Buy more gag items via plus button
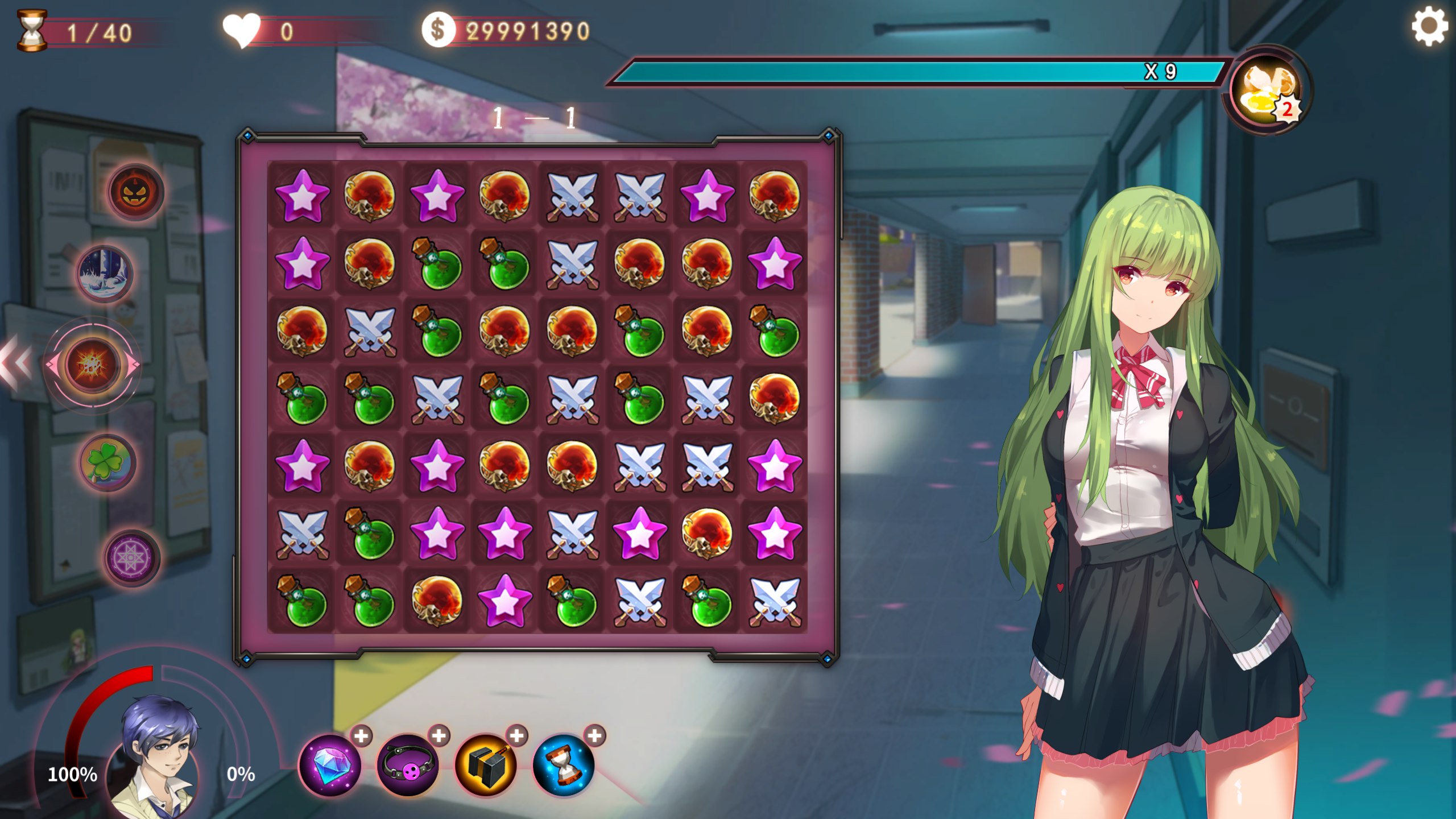1456x819 pixels. pyautogui.click(x=439, y=736)
